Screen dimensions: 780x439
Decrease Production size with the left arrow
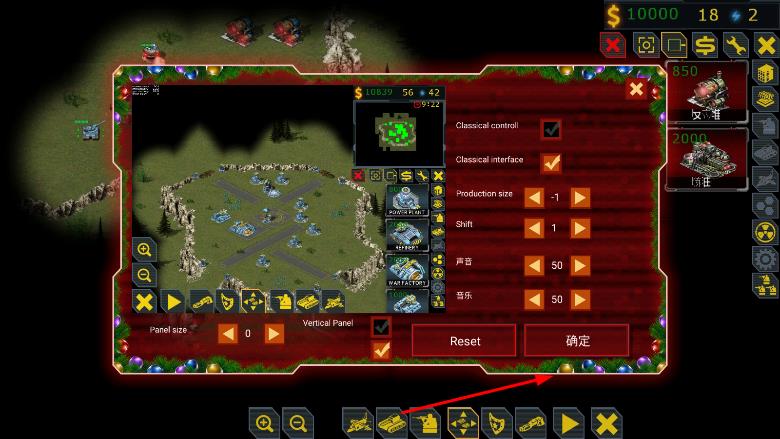(x=535, y=197)
